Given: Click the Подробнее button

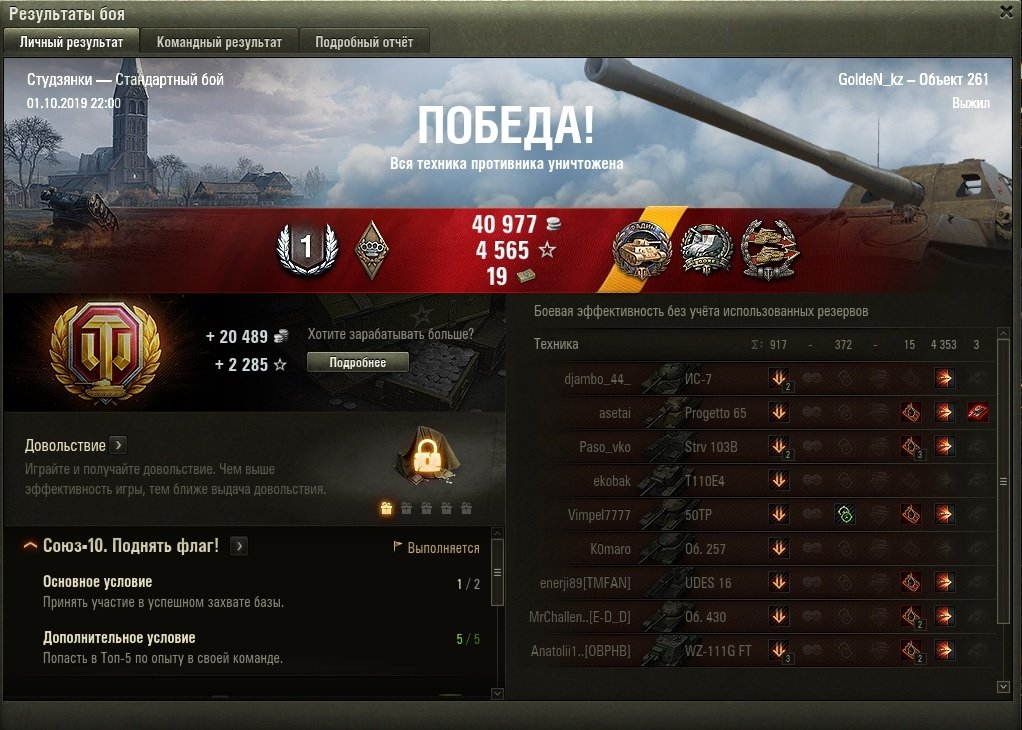Looking at the screenshot, I should pyautogui.click(x=357, y=362).
